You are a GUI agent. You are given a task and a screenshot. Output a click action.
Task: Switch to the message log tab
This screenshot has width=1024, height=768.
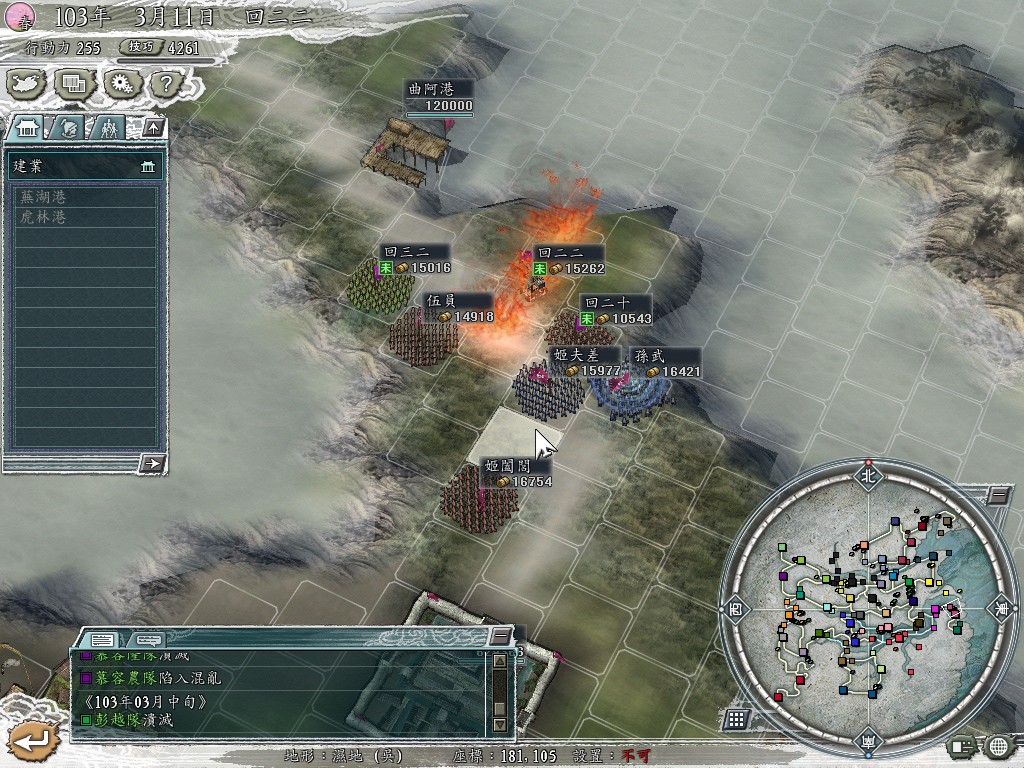coord(103,638)
